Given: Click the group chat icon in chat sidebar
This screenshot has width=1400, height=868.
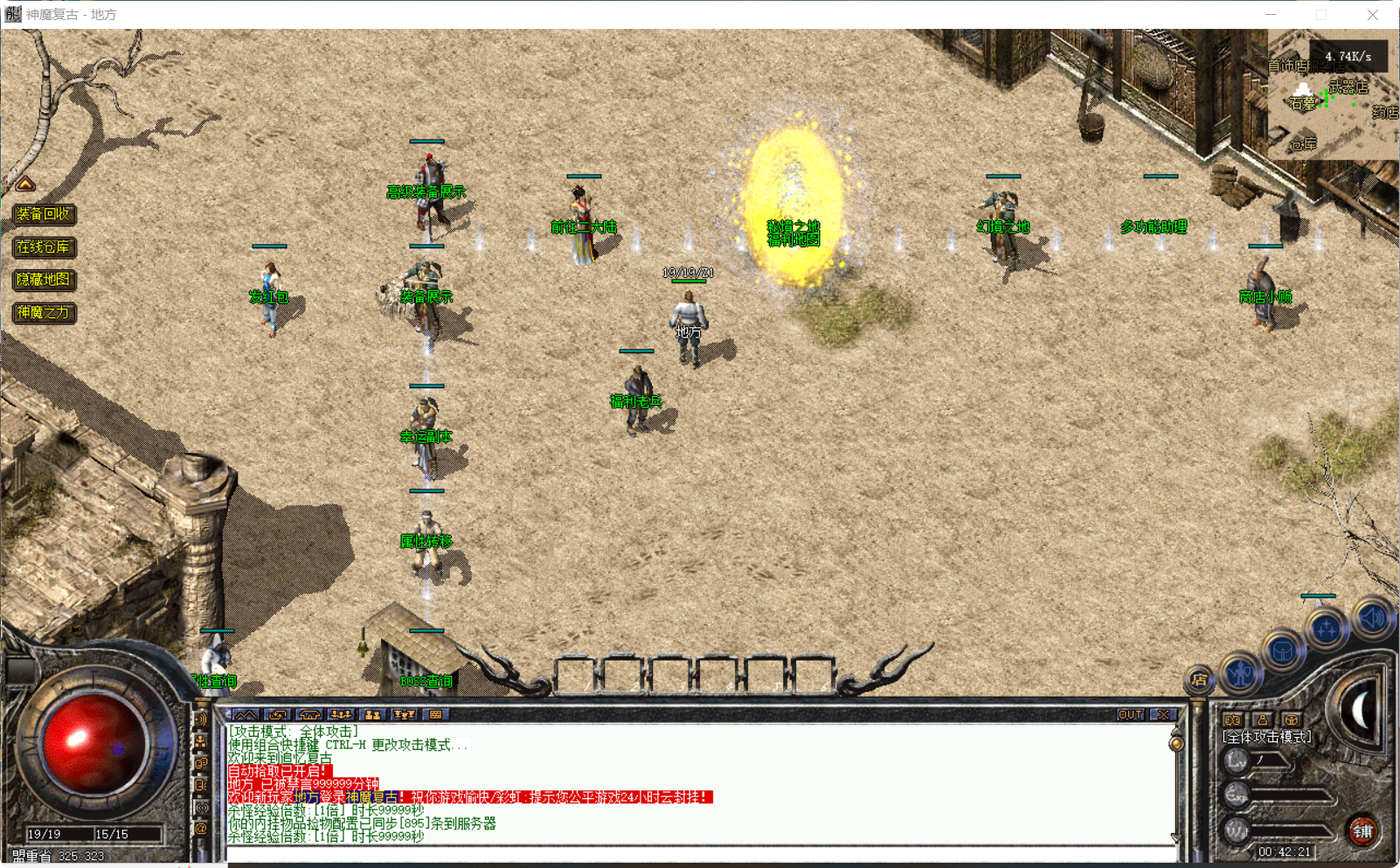Looking at the screenshot, I should point(201,740).
